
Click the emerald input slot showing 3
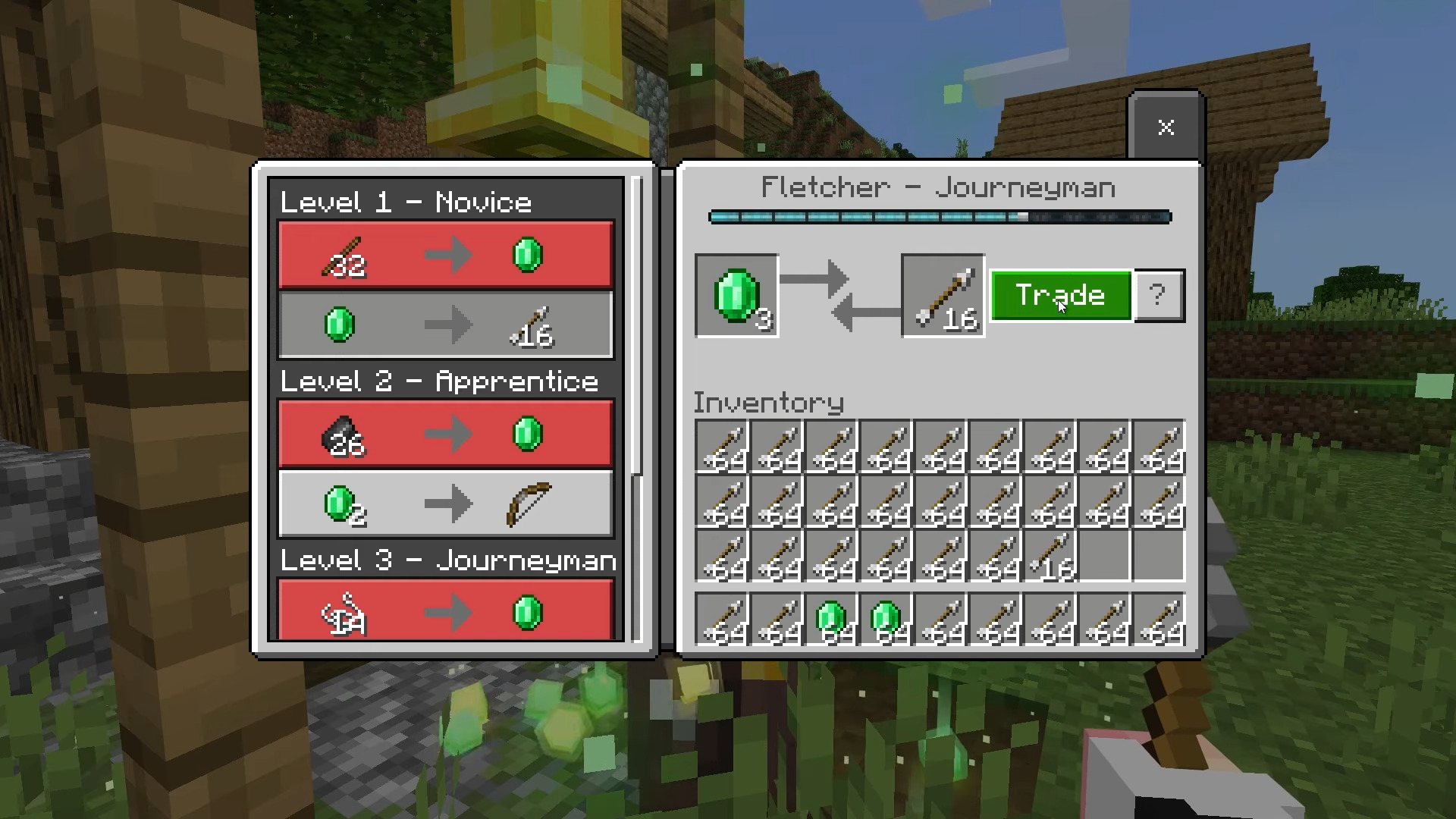pos(737,296)
